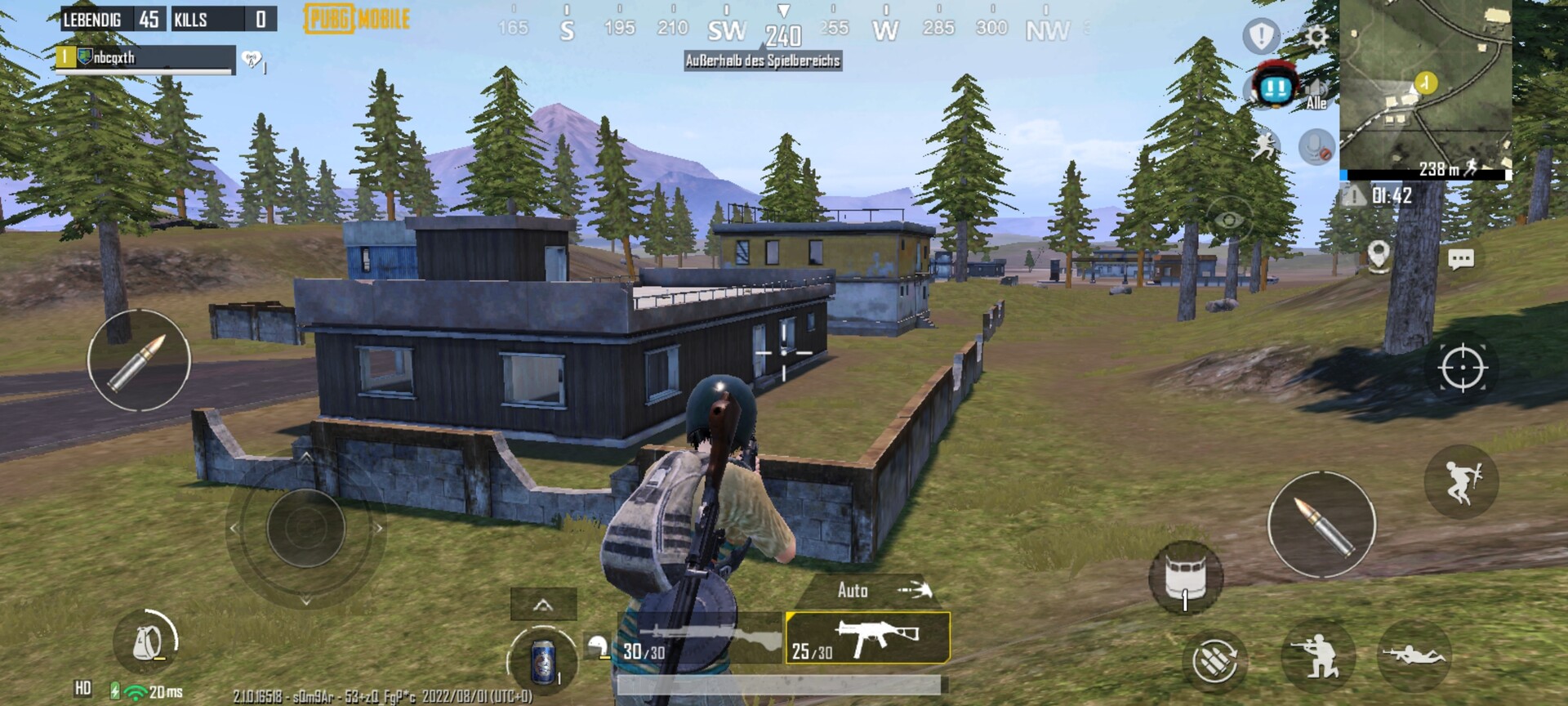This screenshot has height=706, width=1568.
Task: Use the grenade throwable button
Action: tap(1186, 577)
